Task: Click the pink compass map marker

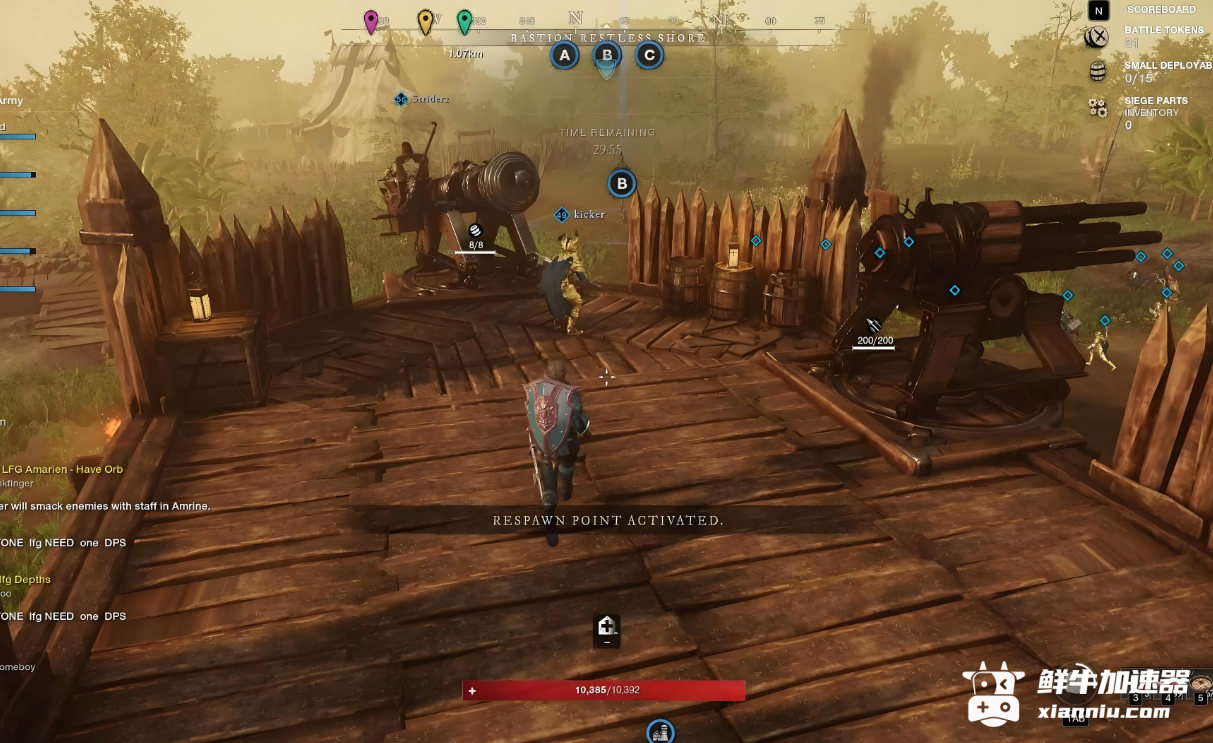Action: pos(371,21)
